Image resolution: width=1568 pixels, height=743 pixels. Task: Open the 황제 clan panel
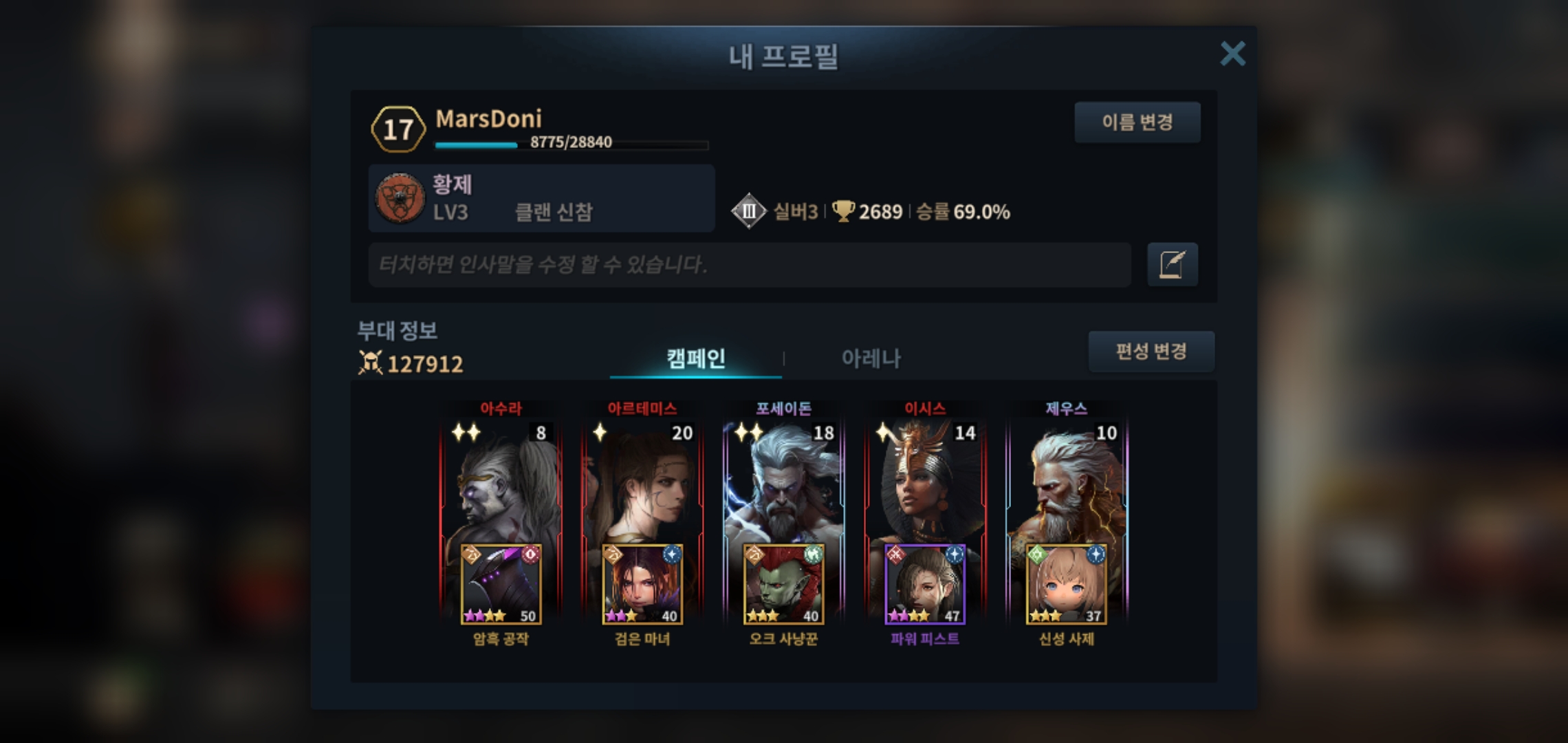click(541, 198)
